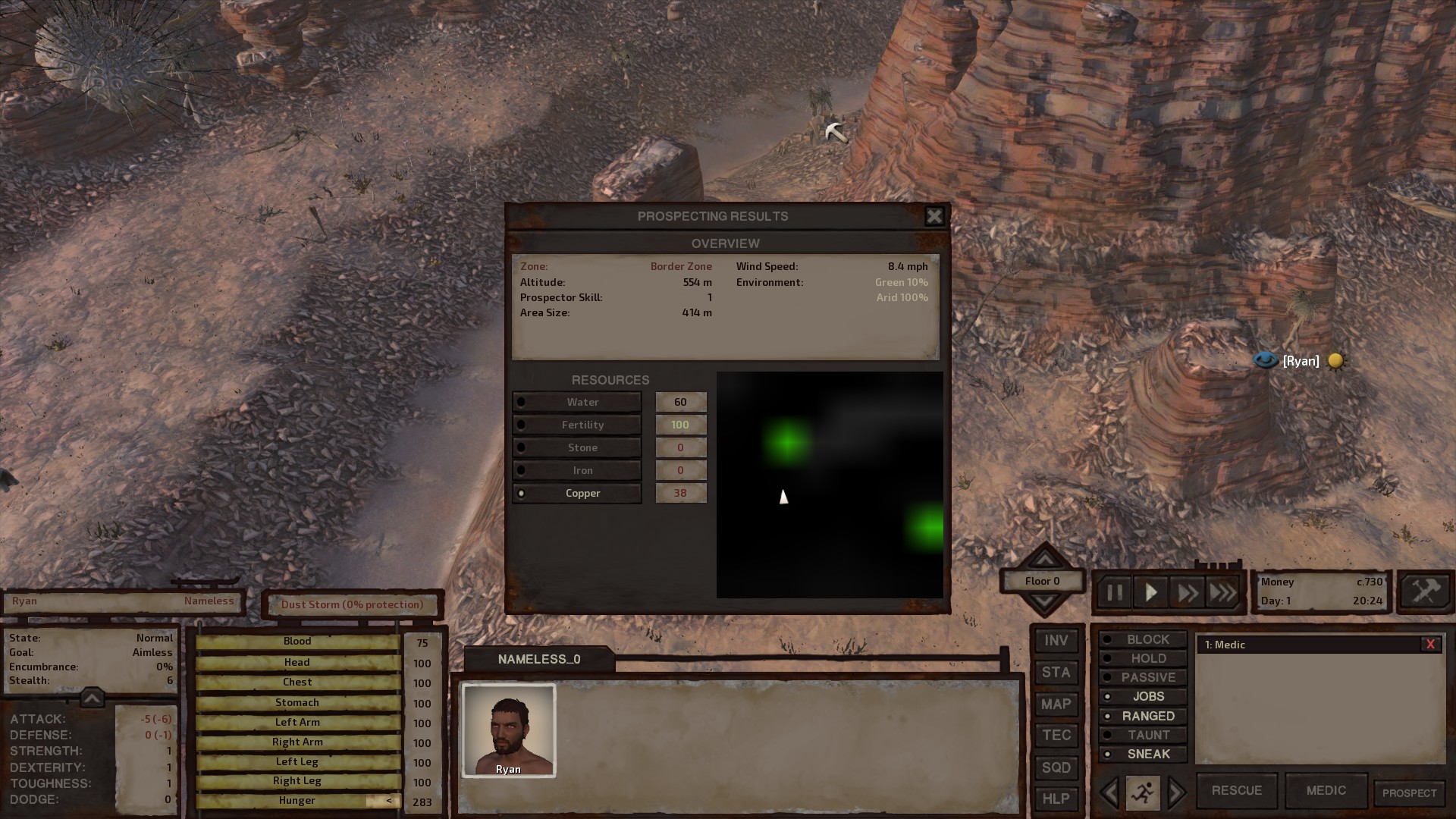Viewport: 1456px width, 819px height.
Task: Disable SNEAK mode for Ryan
Action: (1142, 753)
